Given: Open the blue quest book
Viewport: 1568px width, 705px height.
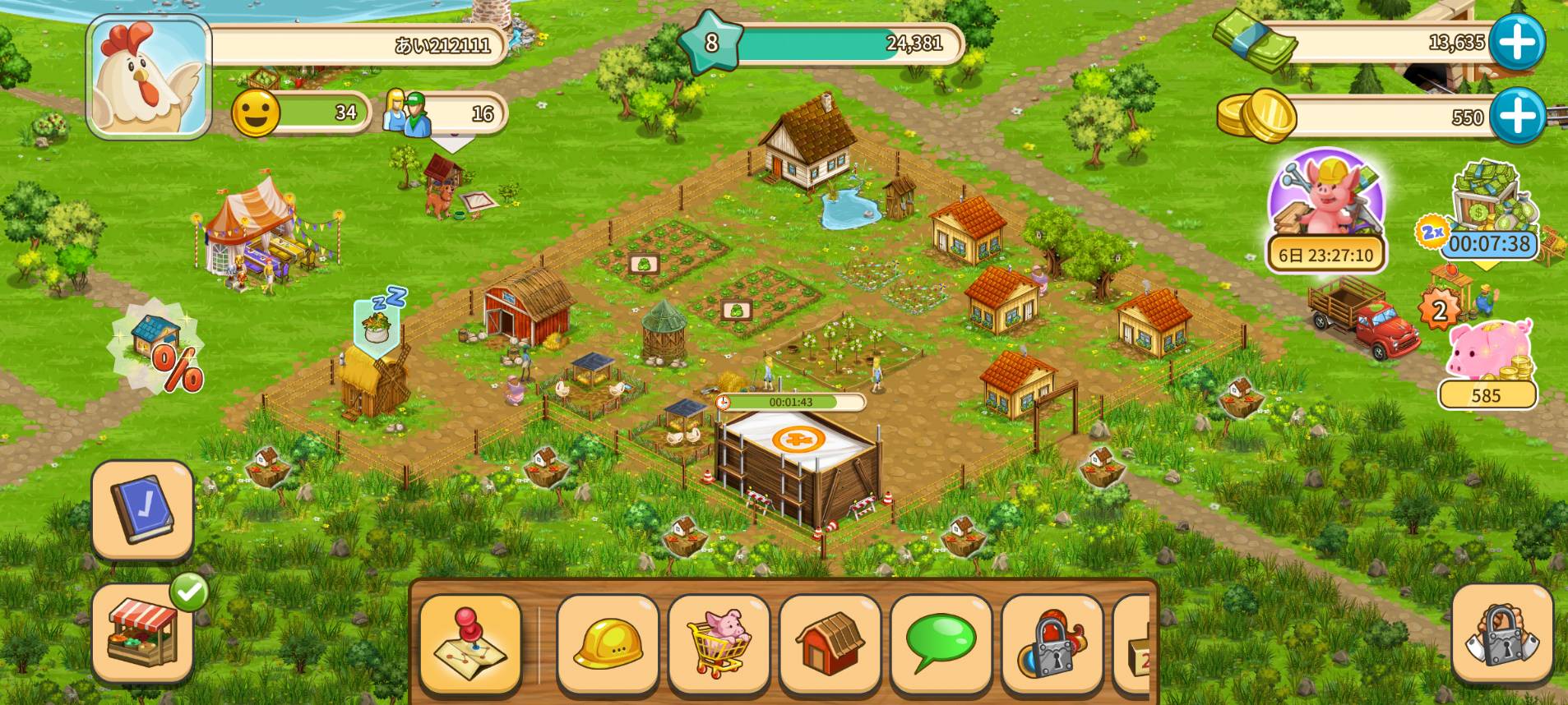Looking at the screenshot, I should coord(142,509).
